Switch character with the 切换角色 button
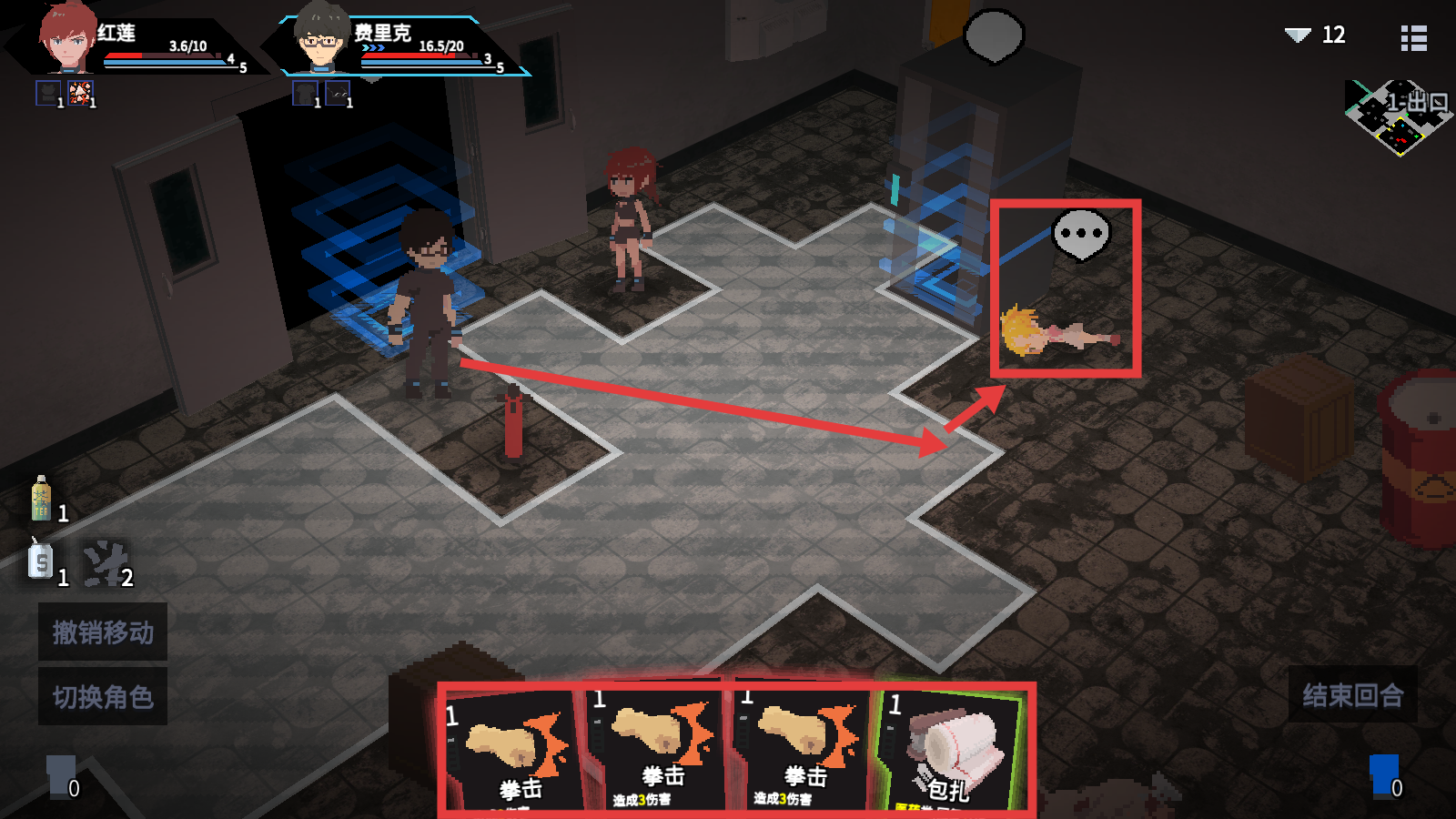Viewport: 1456px width, 819px height. [102, 697]
